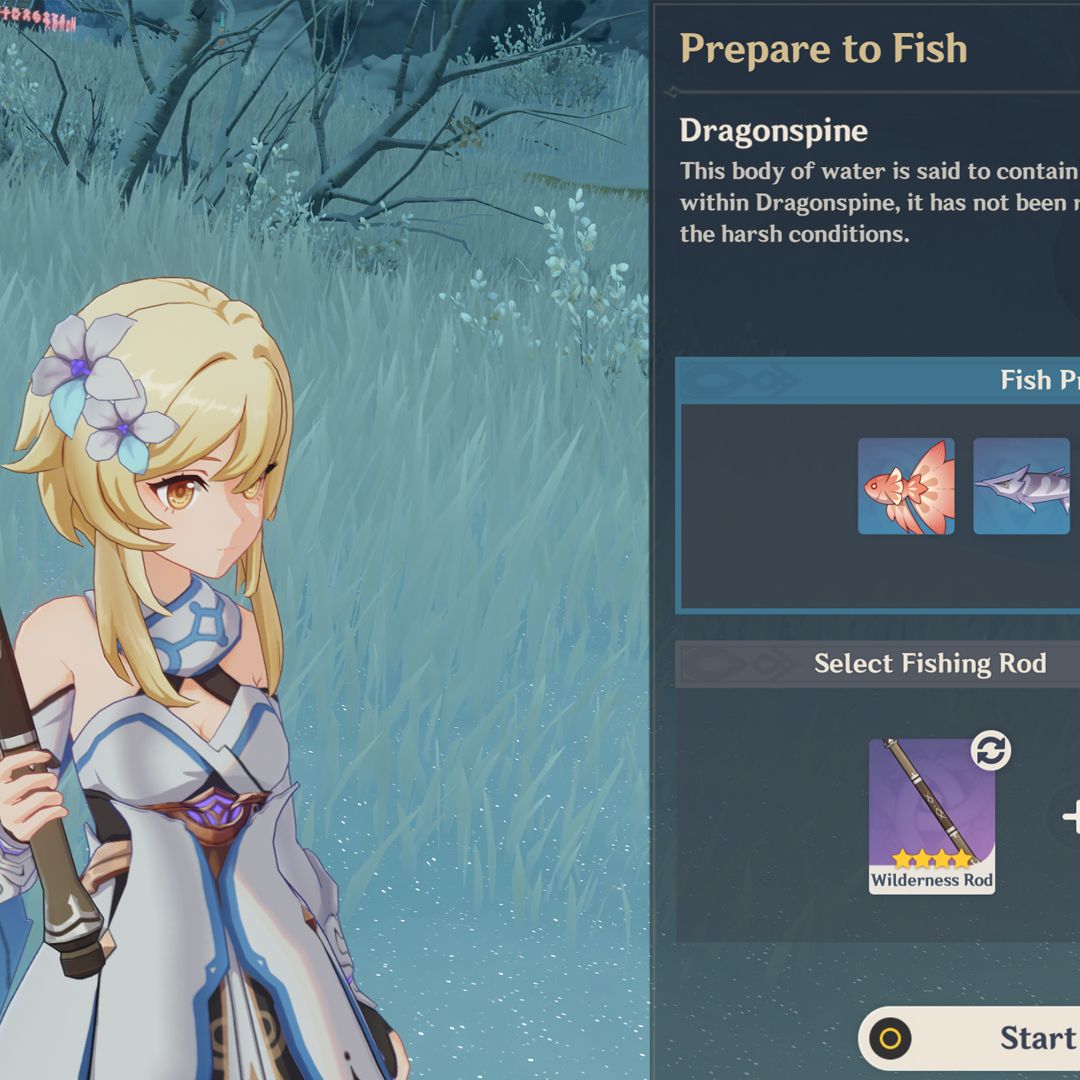1080x1080 pixels.
Task: Swap the fishing rod via the refresh icon
Action: click(990, 751)
